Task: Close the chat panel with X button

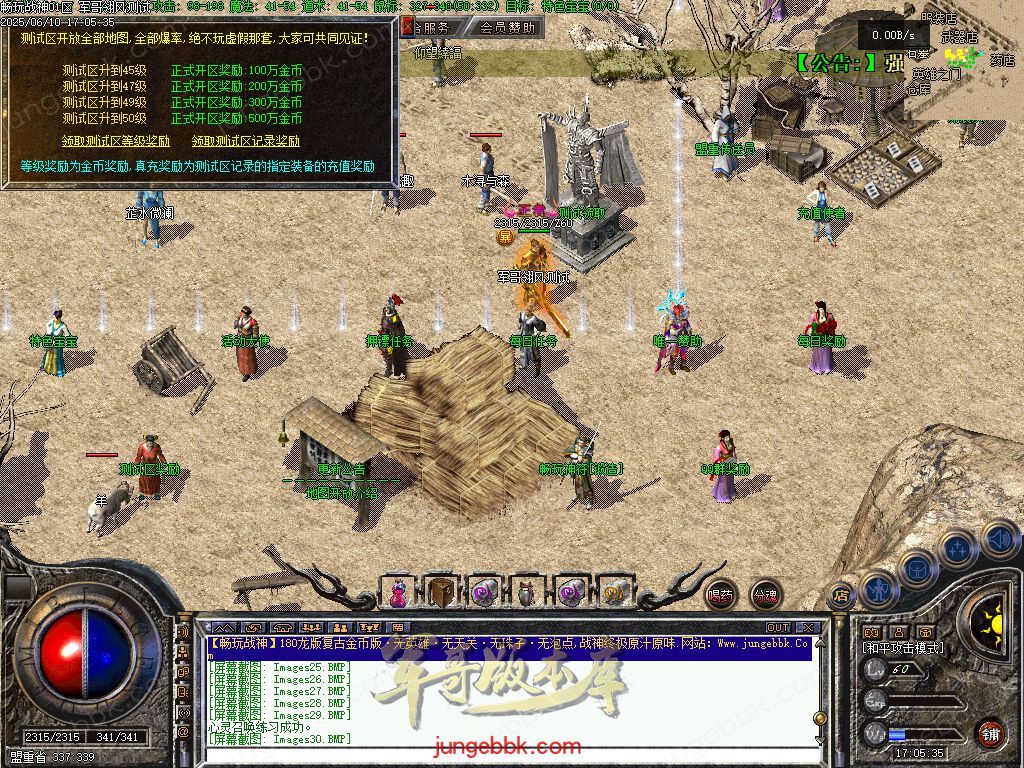Action: pos(808,628)
